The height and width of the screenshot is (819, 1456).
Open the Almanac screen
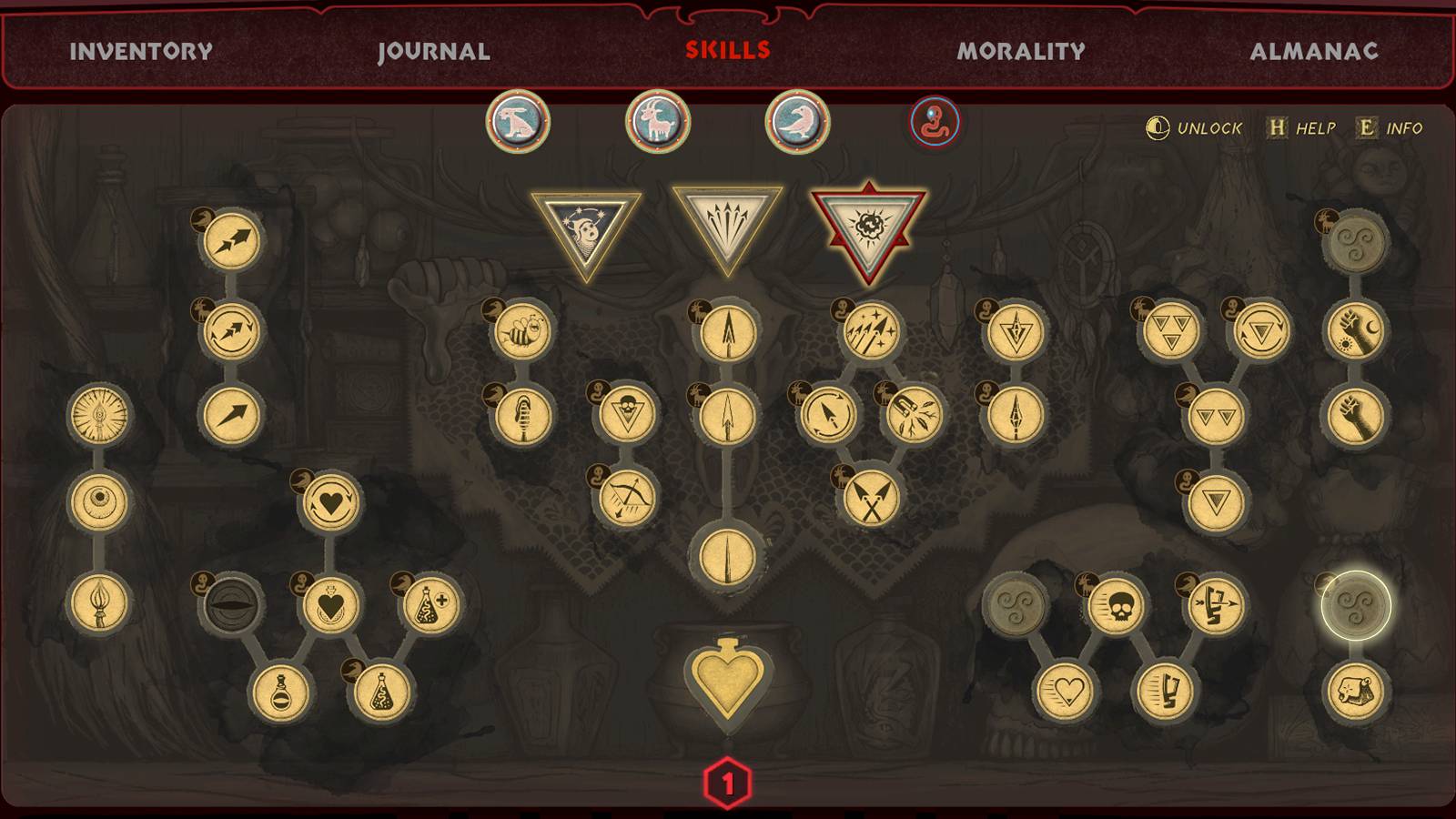(x=1317, y=52)
